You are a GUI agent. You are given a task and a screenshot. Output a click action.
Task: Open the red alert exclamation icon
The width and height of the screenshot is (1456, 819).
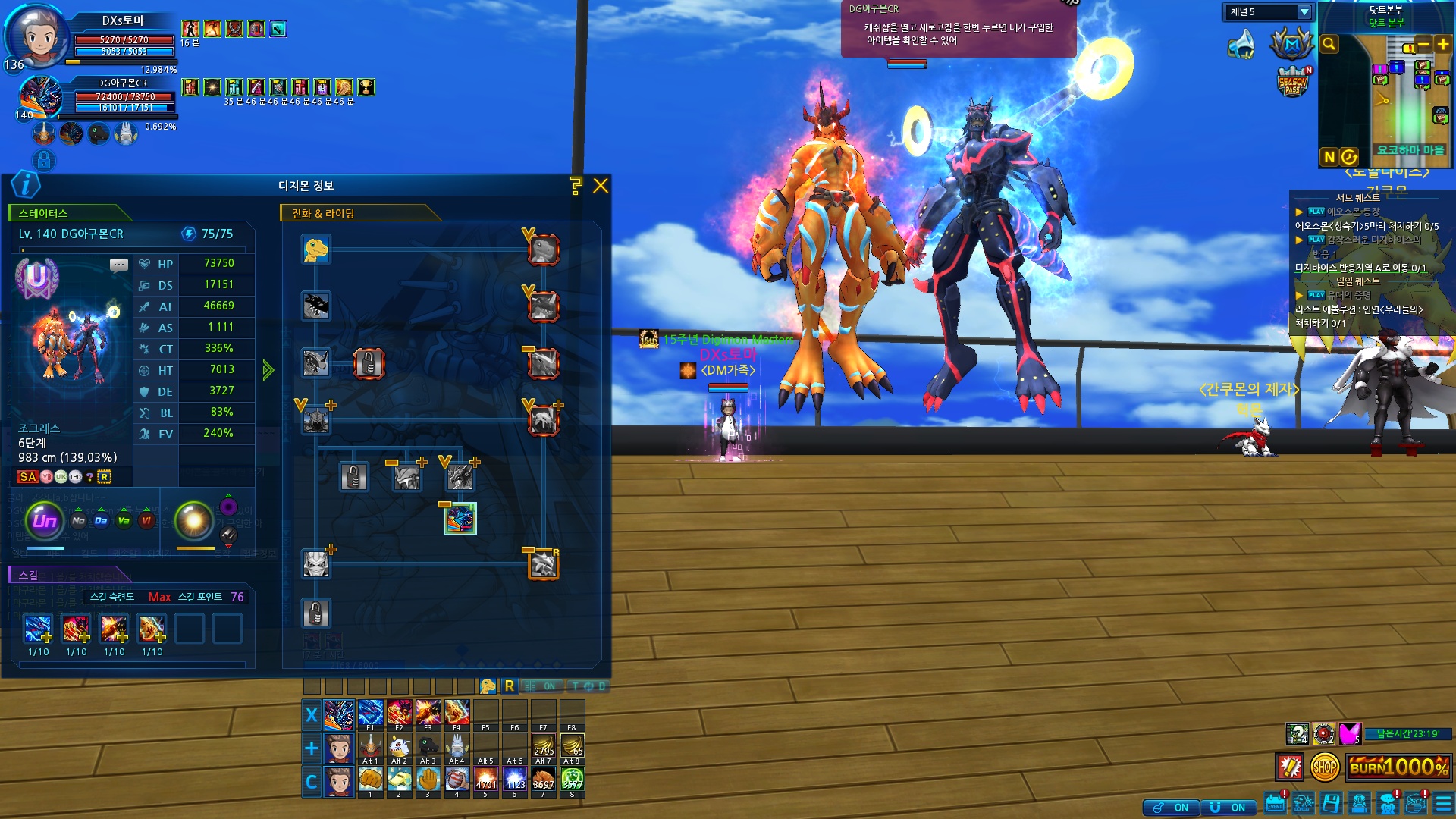(1289, 767)
